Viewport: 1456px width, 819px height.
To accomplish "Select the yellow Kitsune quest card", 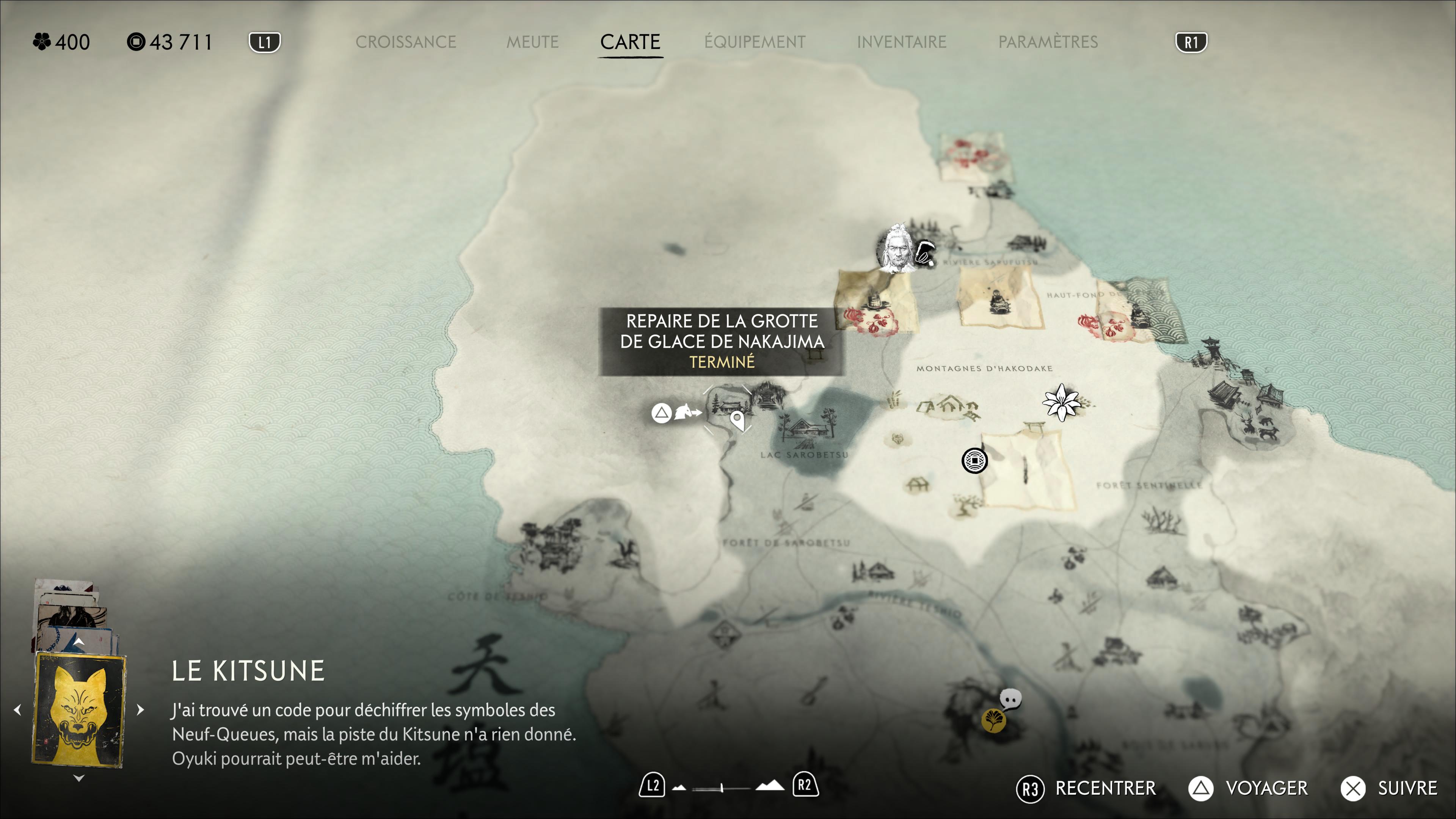I will [79, 710].
